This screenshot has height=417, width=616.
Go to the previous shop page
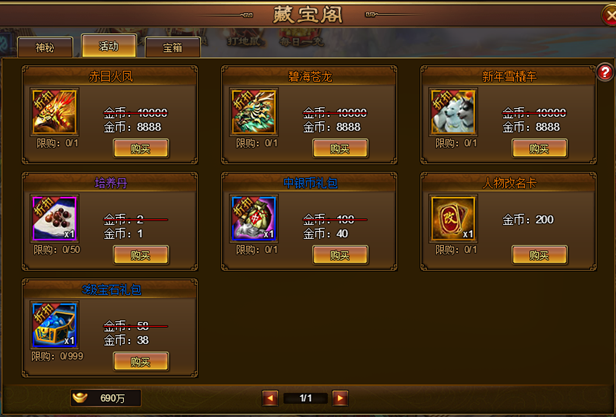[x=270, y=398]
